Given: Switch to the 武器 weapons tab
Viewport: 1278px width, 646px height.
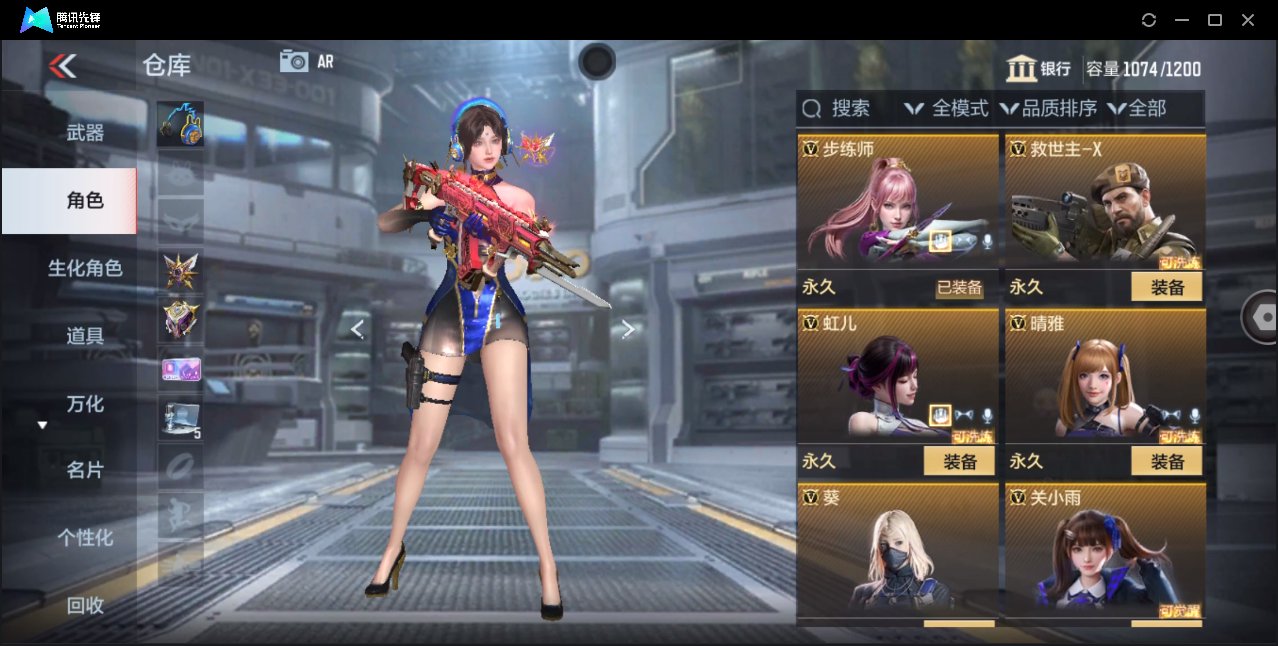Looking at the screenshot, I should [x=85, y=132].
